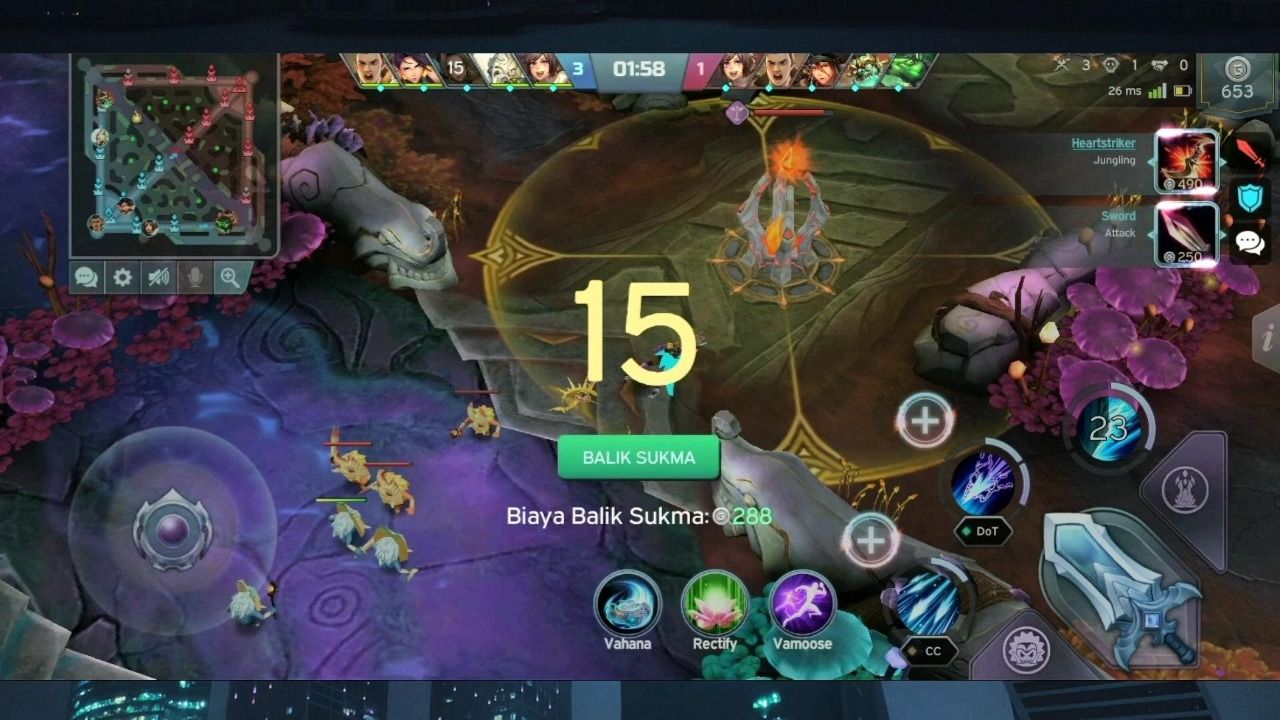Toggle minimap zoom with the magnifier

point(229,278)
